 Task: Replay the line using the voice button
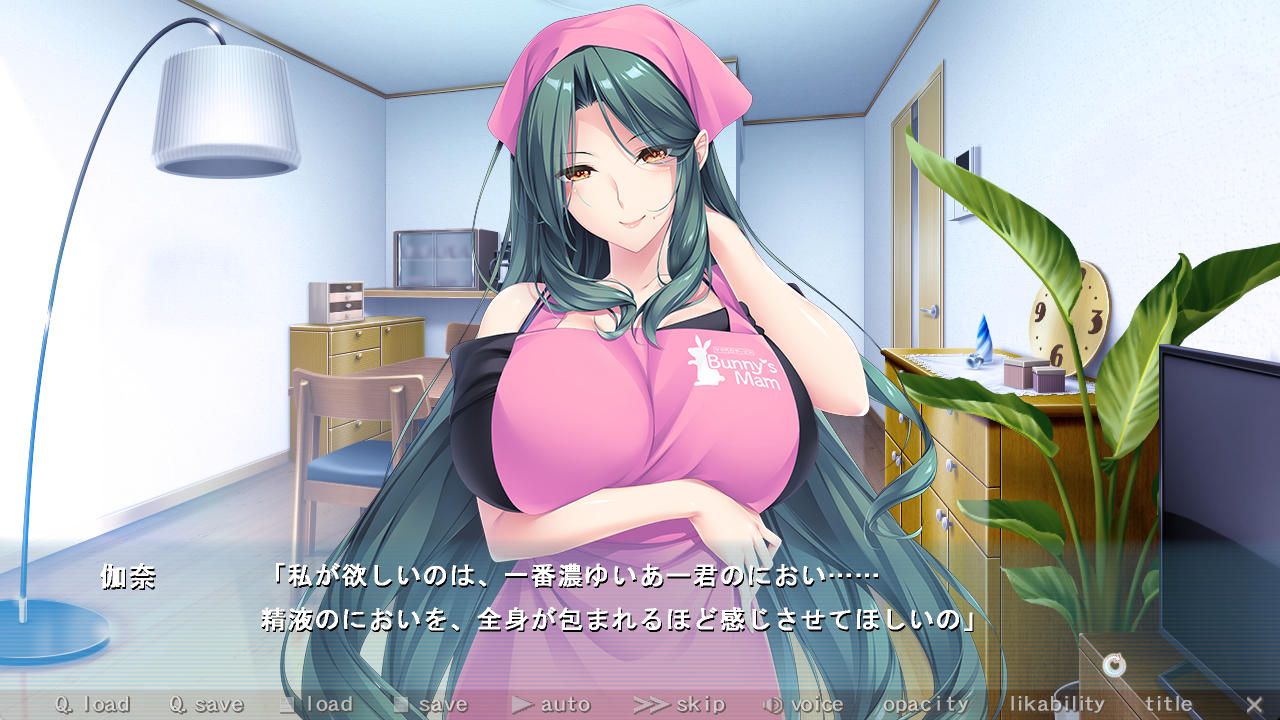[x=803, y=704]
